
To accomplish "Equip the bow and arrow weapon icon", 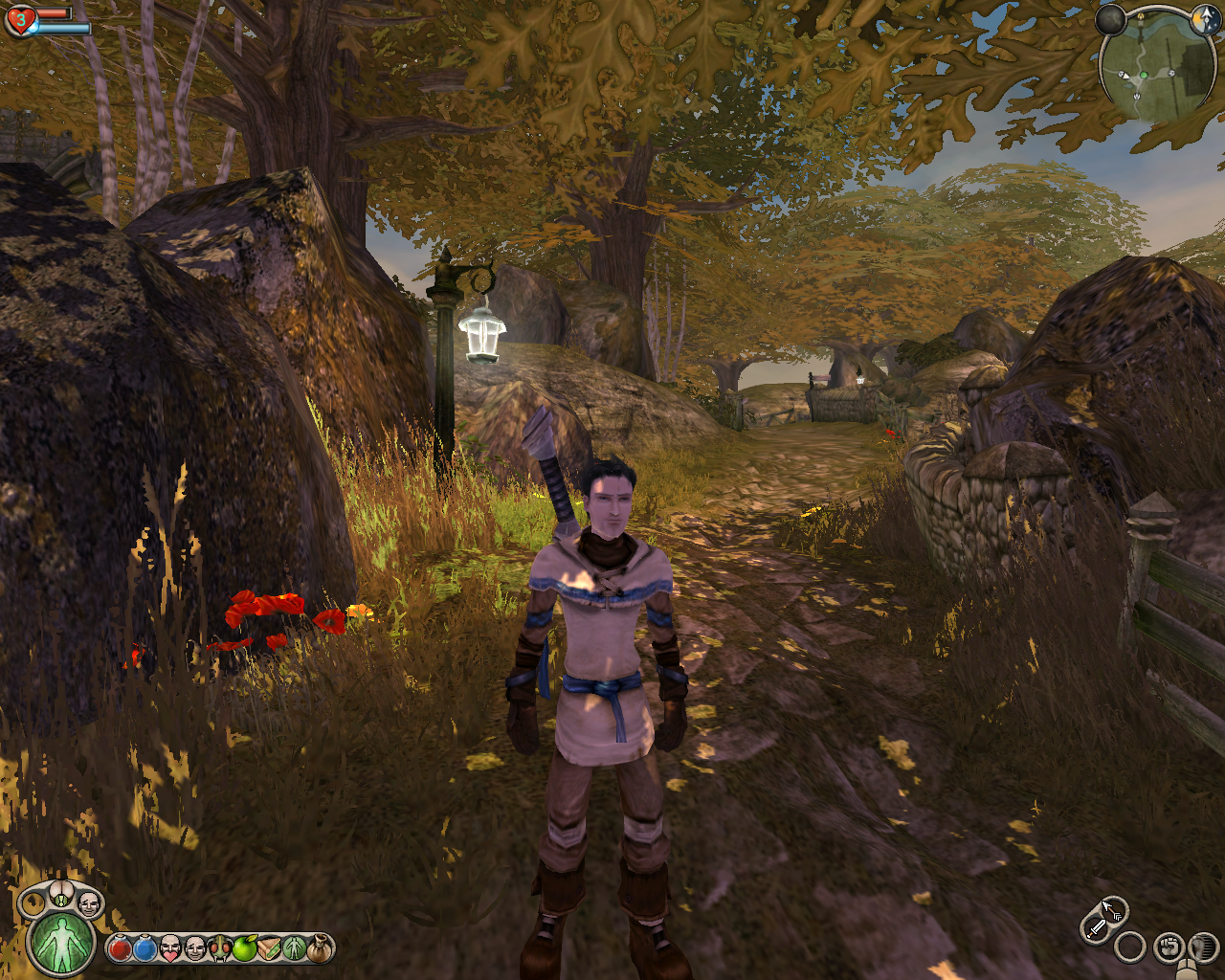I will click(x=1112, y=908).
